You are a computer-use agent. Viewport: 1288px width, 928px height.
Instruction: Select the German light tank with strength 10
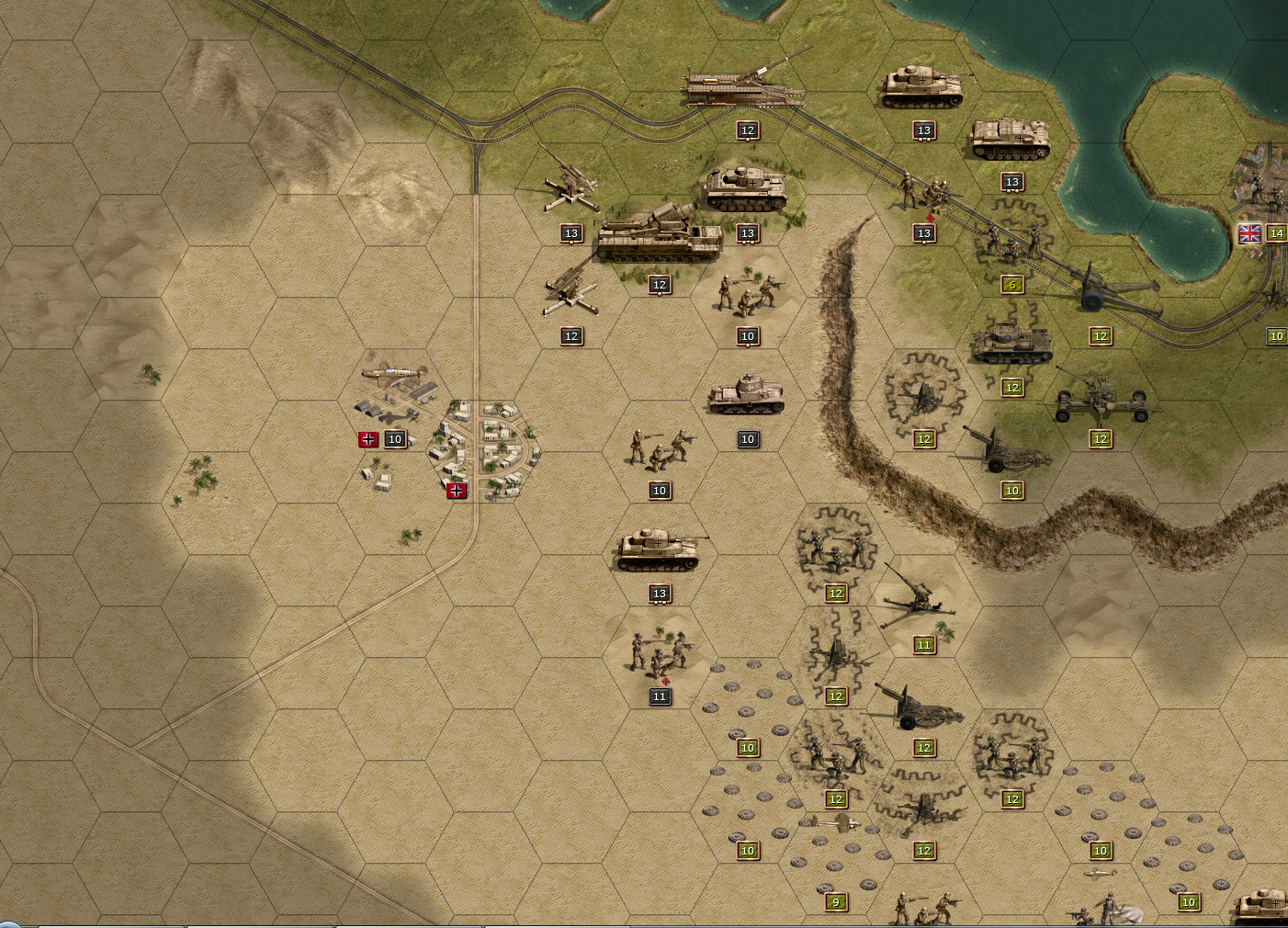[x=746, y=396]
